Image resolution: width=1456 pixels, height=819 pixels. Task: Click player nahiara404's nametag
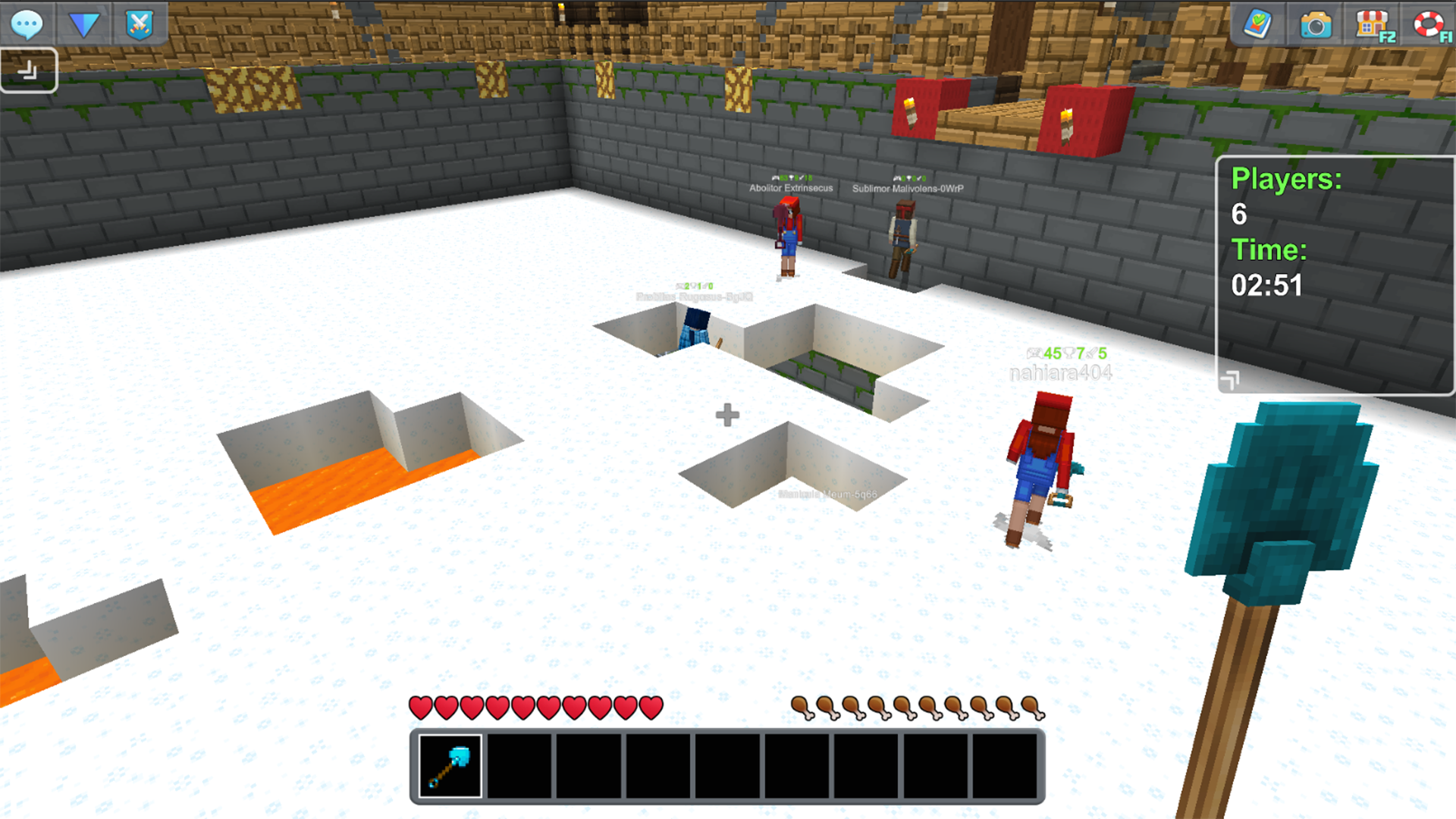(x=1060, y=372)
